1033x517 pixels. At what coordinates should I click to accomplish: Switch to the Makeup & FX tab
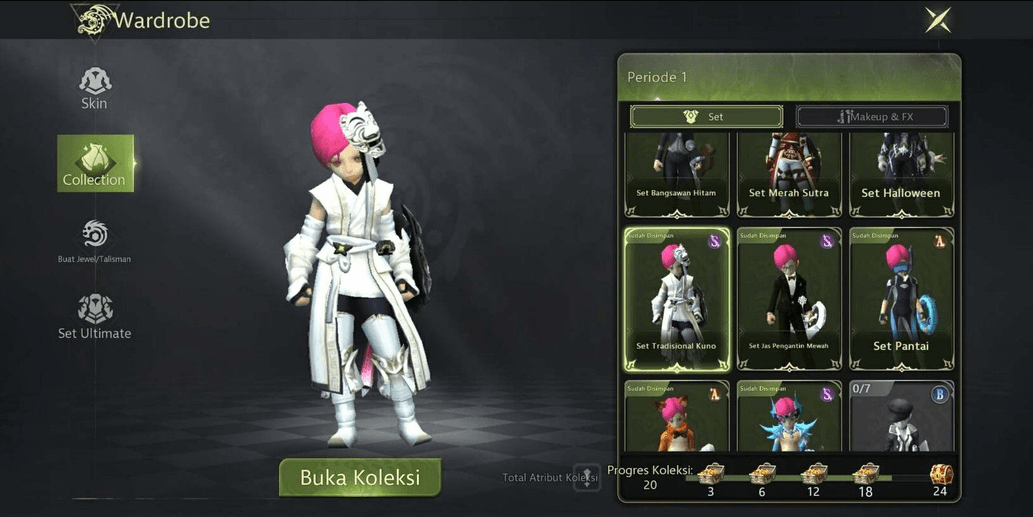(871, 117)
